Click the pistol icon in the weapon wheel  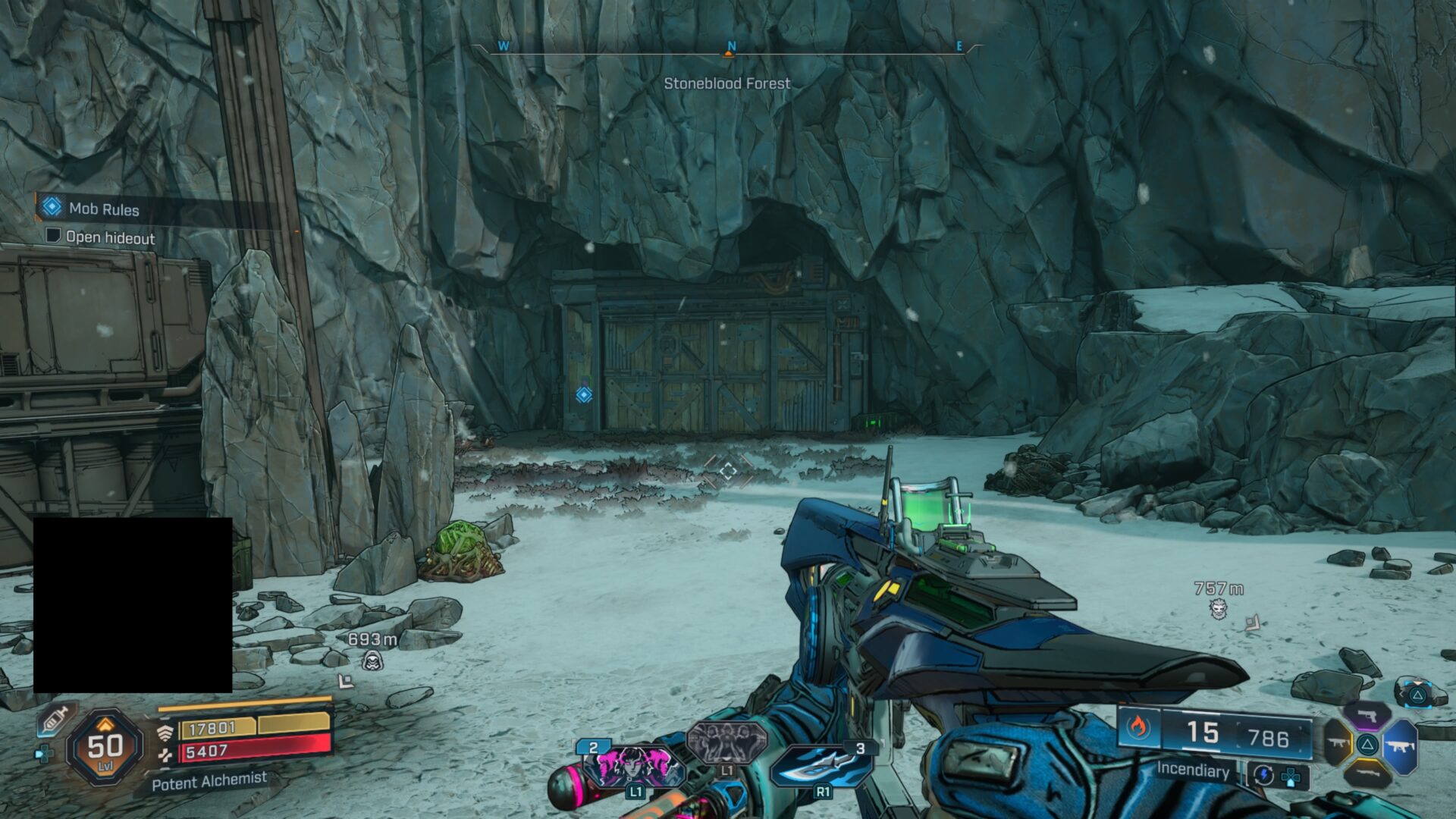click(1366, 716)
